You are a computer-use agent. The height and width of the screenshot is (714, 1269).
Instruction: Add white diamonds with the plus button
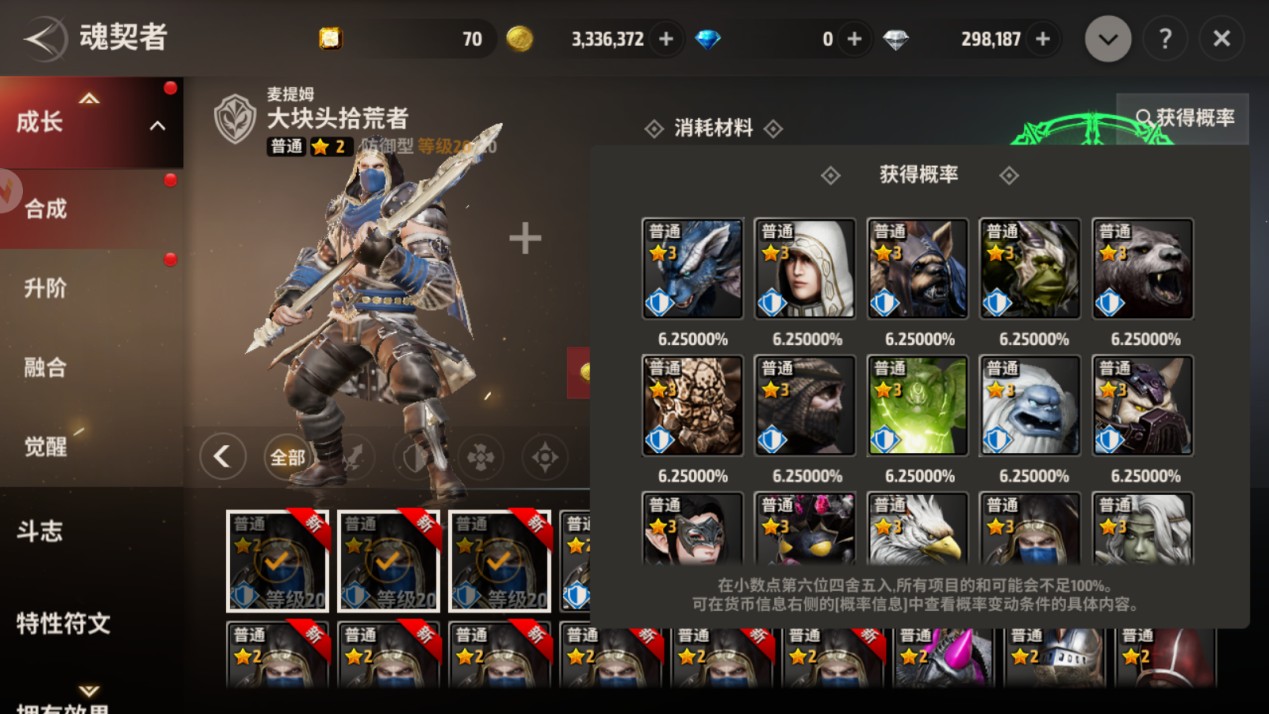pos(1042,39)
